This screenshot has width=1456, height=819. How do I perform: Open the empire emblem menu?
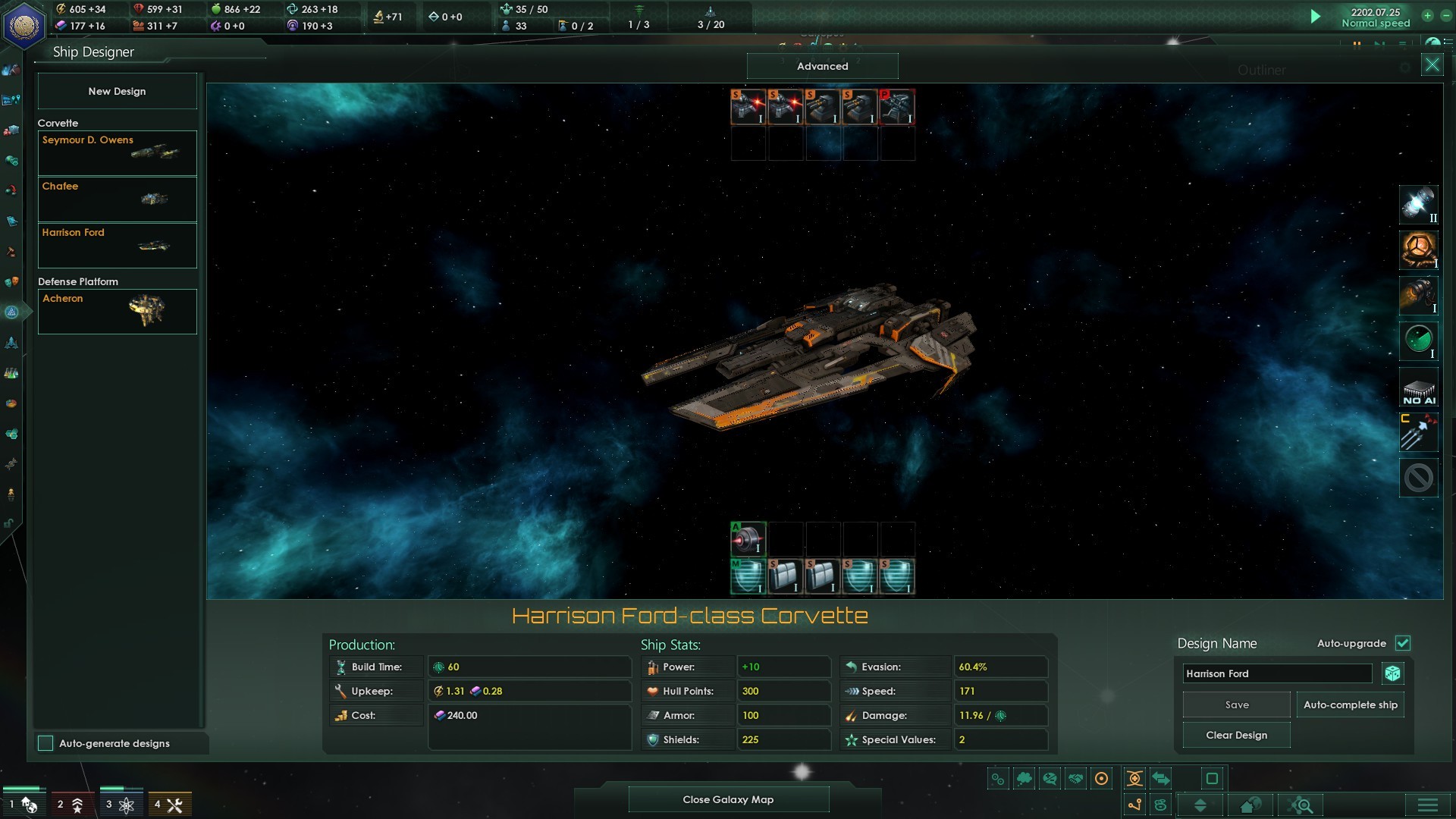point(24,25)
